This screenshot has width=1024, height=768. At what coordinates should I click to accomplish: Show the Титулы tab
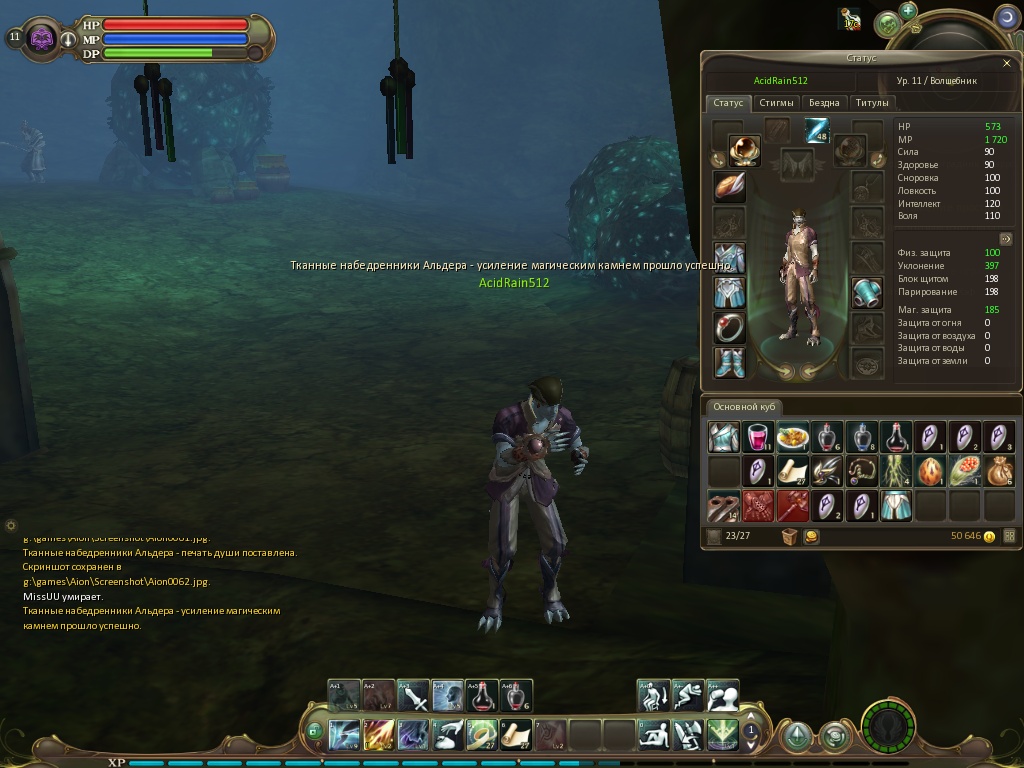pyautogui.click(x=872, y=102)
